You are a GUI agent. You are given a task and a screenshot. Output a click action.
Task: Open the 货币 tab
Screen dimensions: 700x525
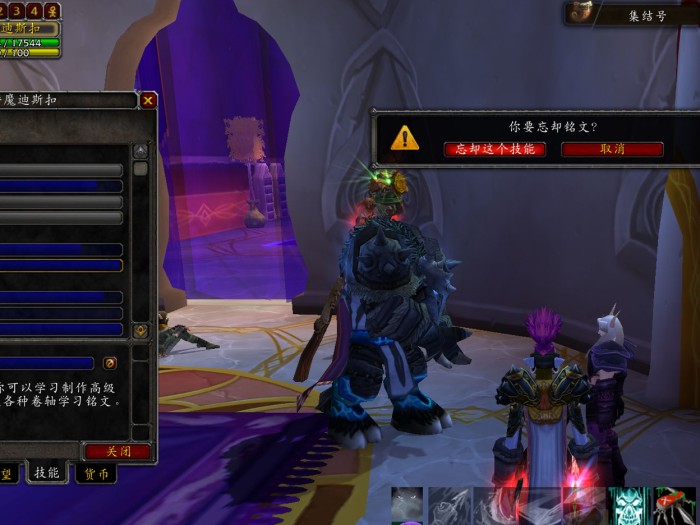click(97, 473)
